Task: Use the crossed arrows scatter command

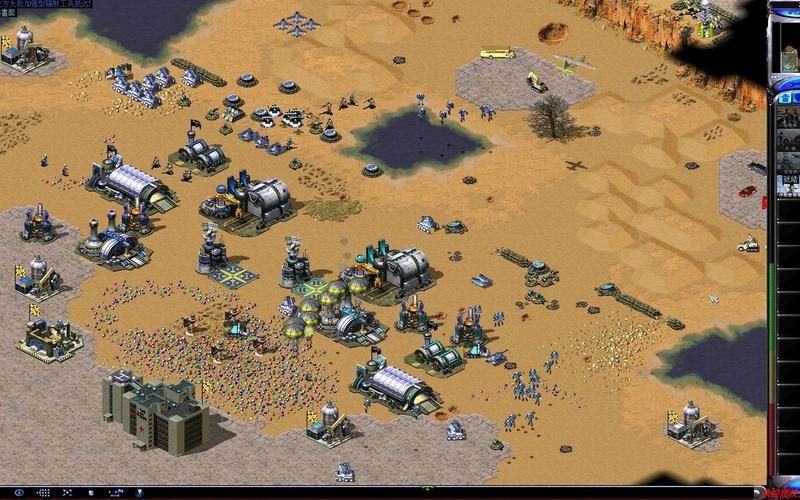Action: 67,493
